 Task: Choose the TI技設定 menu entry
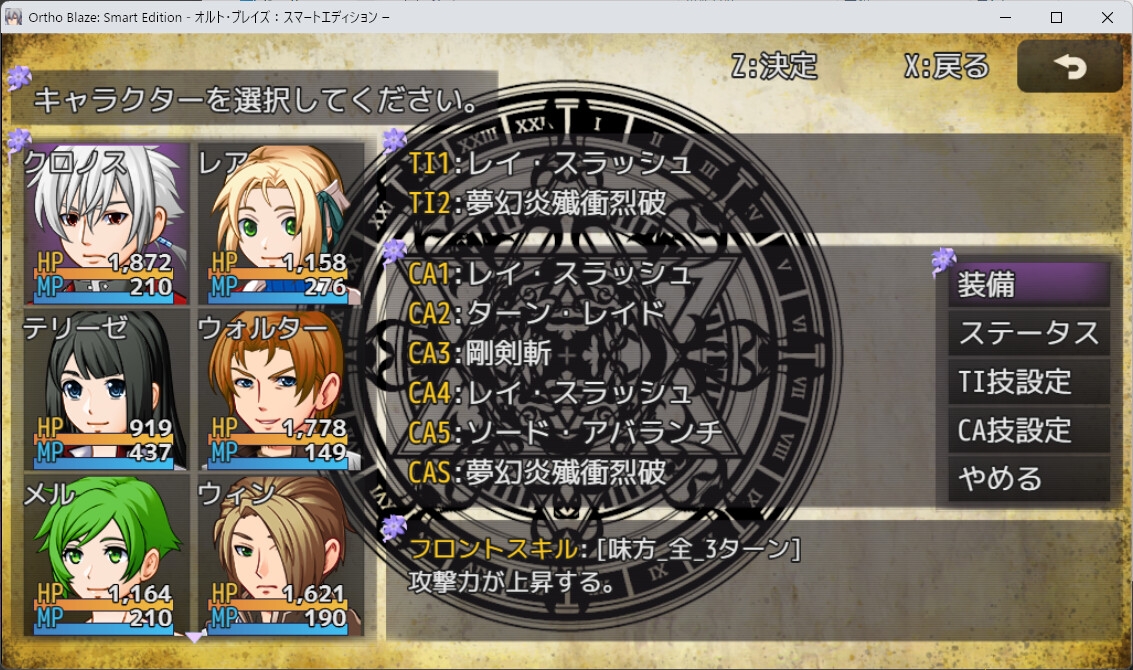click(x=1028, y=382)
